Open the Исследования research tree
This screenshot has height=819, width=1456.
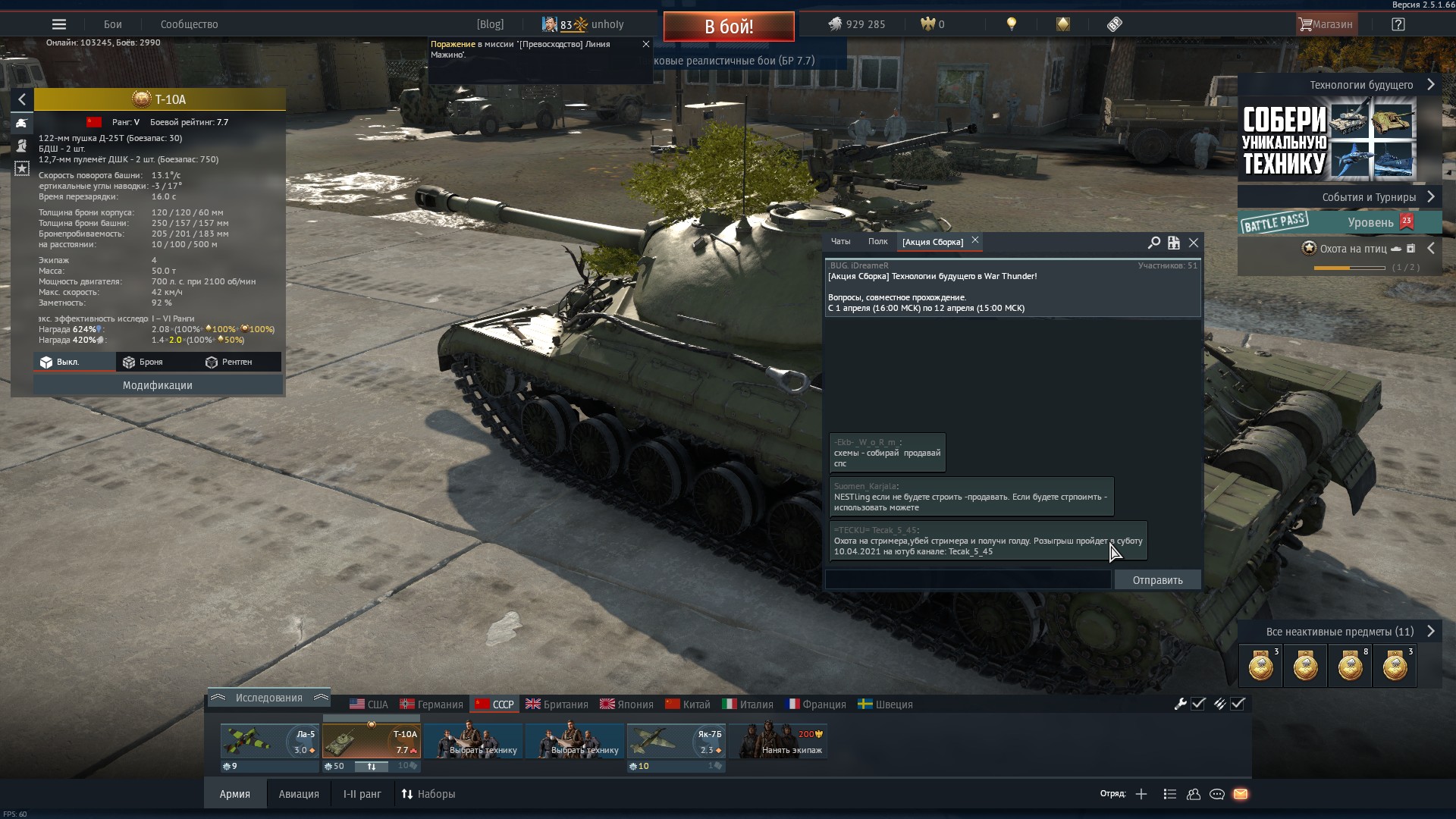pos(268,698)
